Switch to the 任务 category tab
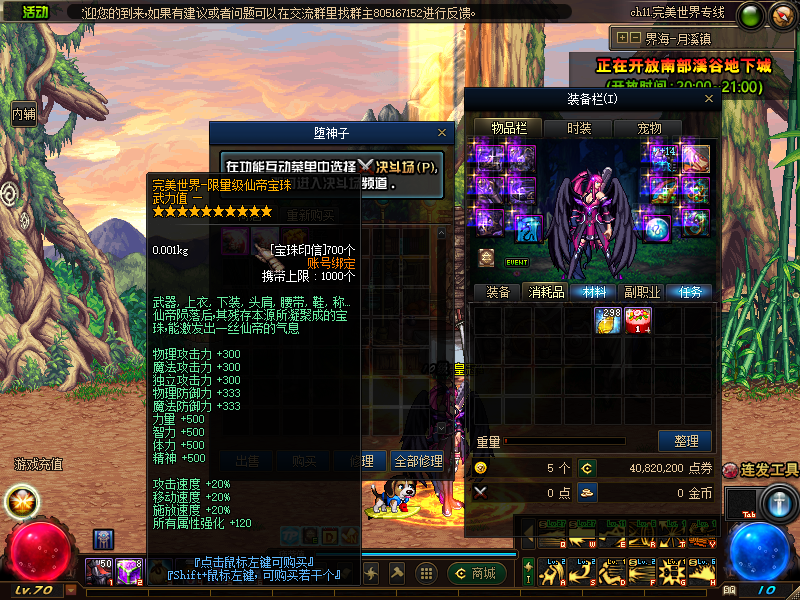The height and width of the screenshot is (600, 800). (x=691, y=292)
